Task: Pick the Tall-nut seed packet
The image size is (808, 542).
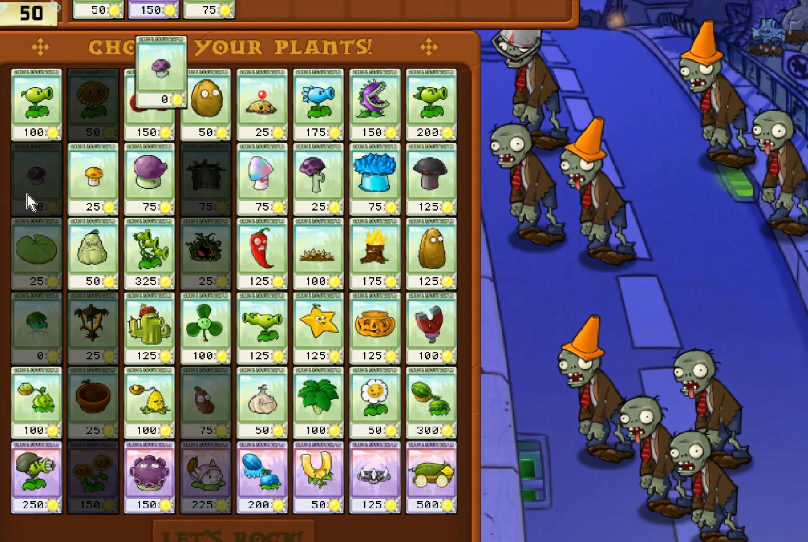Action: pos(431,252)
